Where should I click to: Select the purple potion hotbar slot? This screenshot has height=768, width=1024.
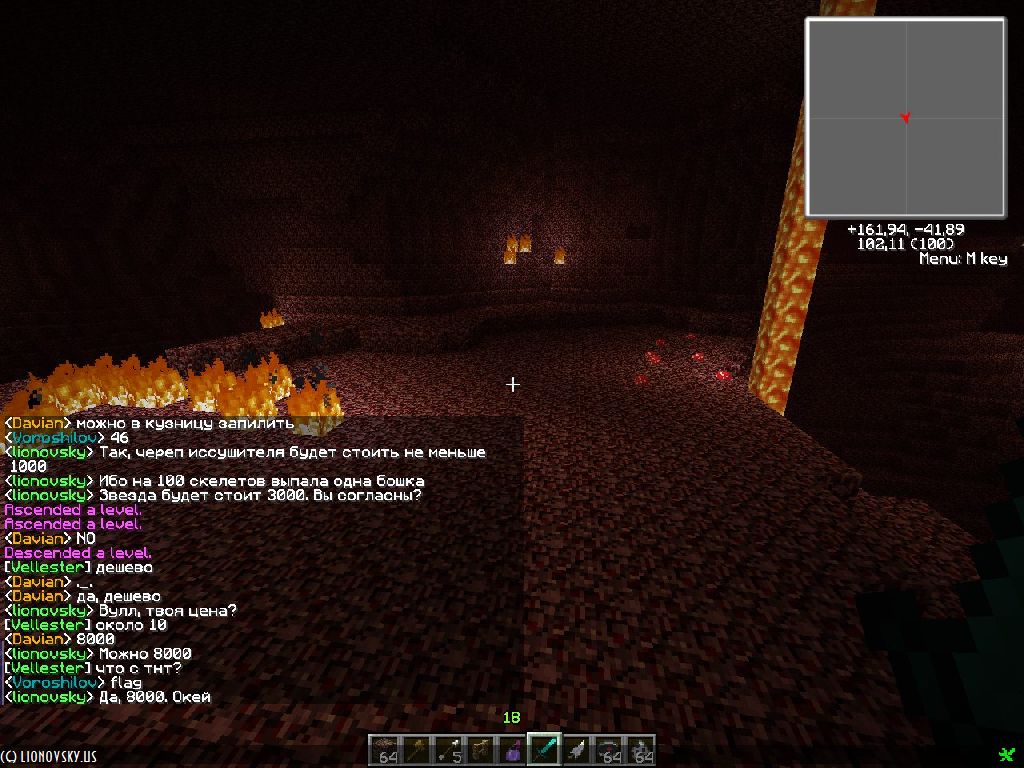pos(512,750)
